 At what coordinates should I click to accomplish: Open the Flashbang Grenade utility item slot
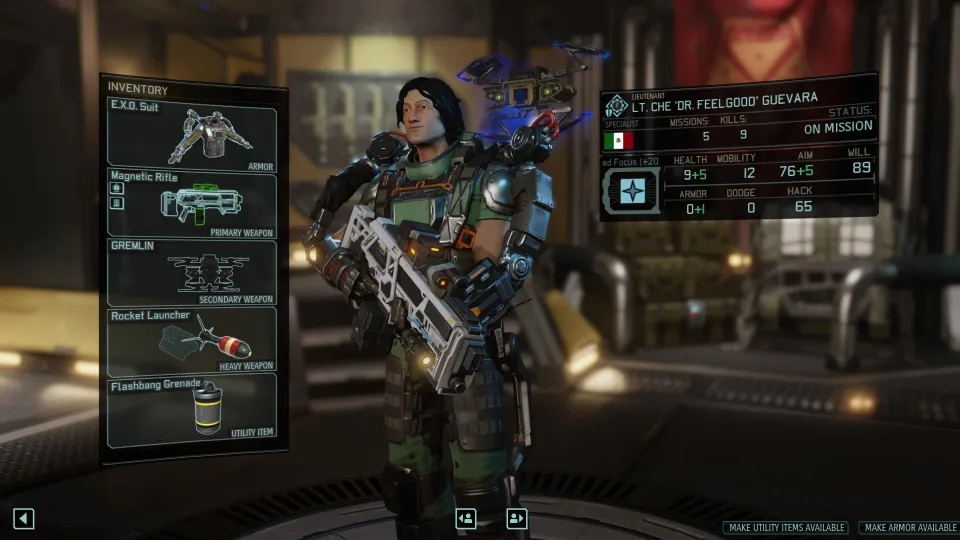192,409
